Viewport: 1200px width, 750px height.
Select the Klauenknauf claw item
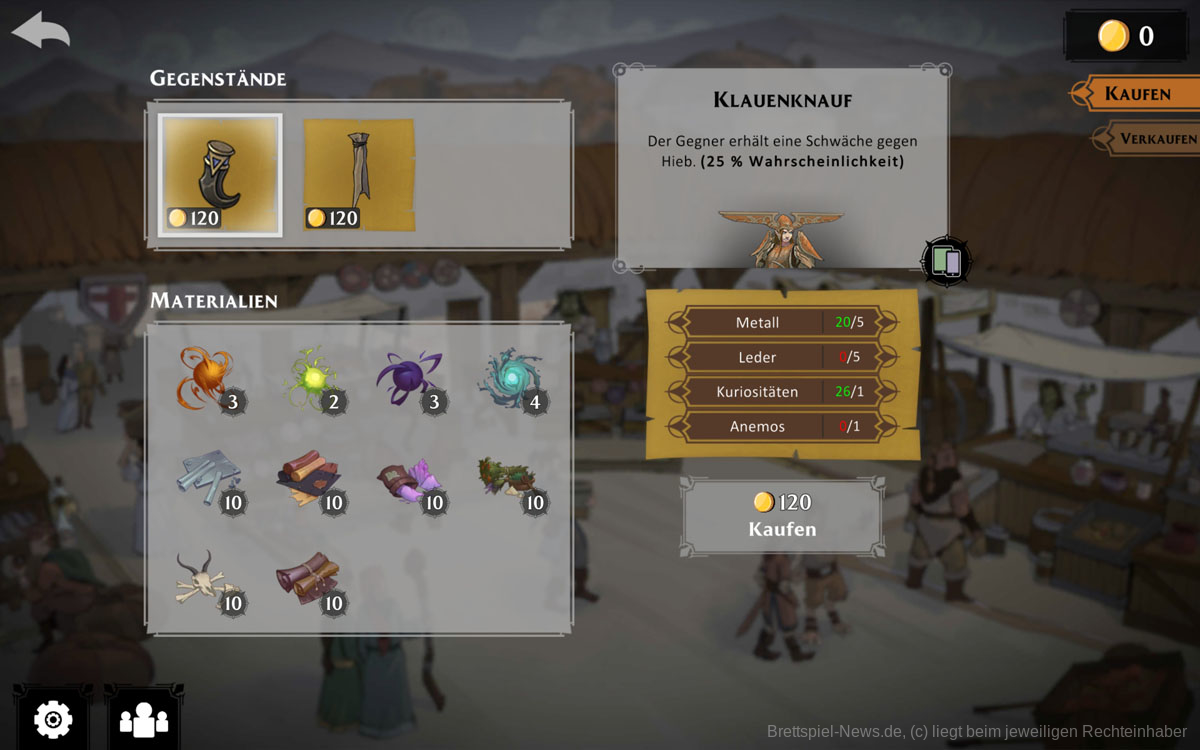pyautogui.click(x=220, y=175)
